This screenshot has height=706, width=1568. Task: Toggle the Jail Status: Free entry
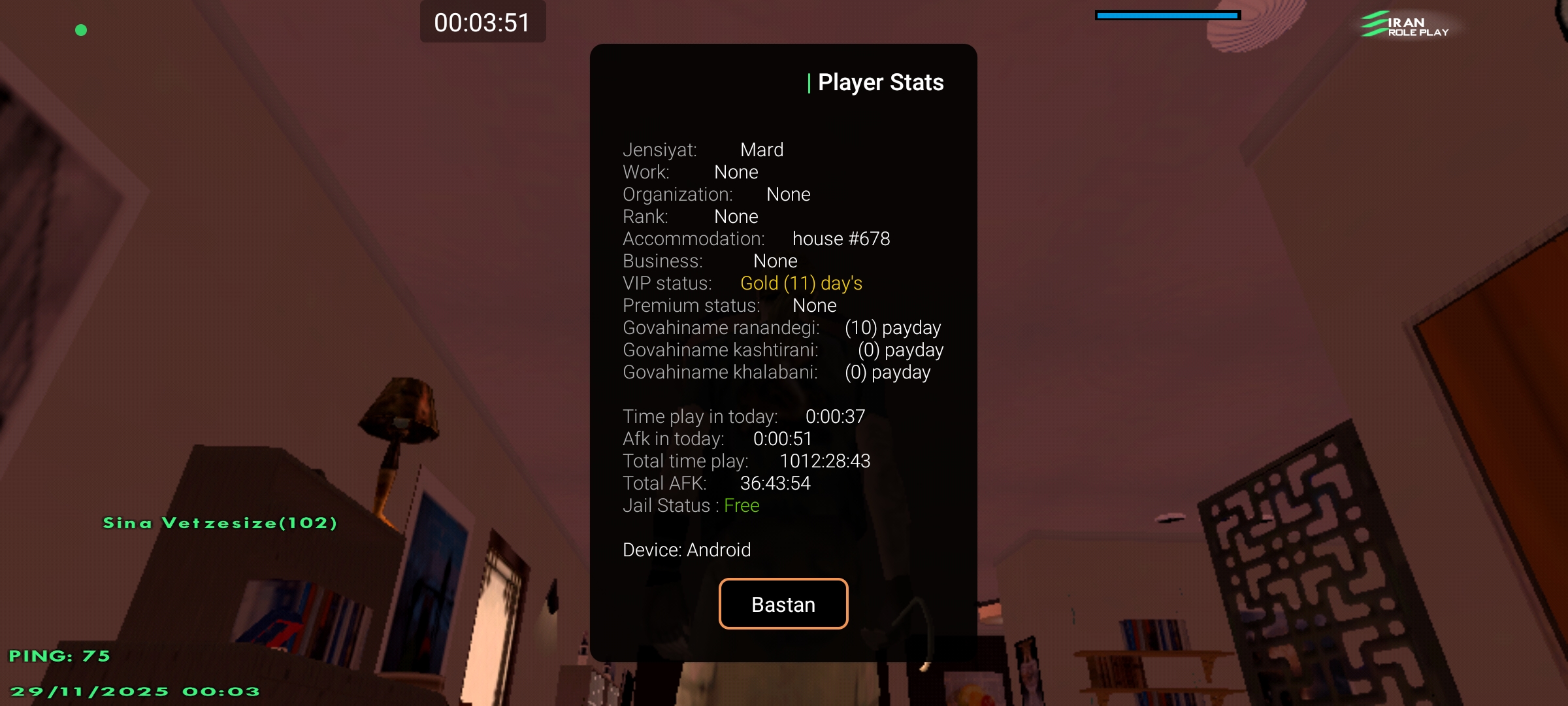tap(691, 505)
